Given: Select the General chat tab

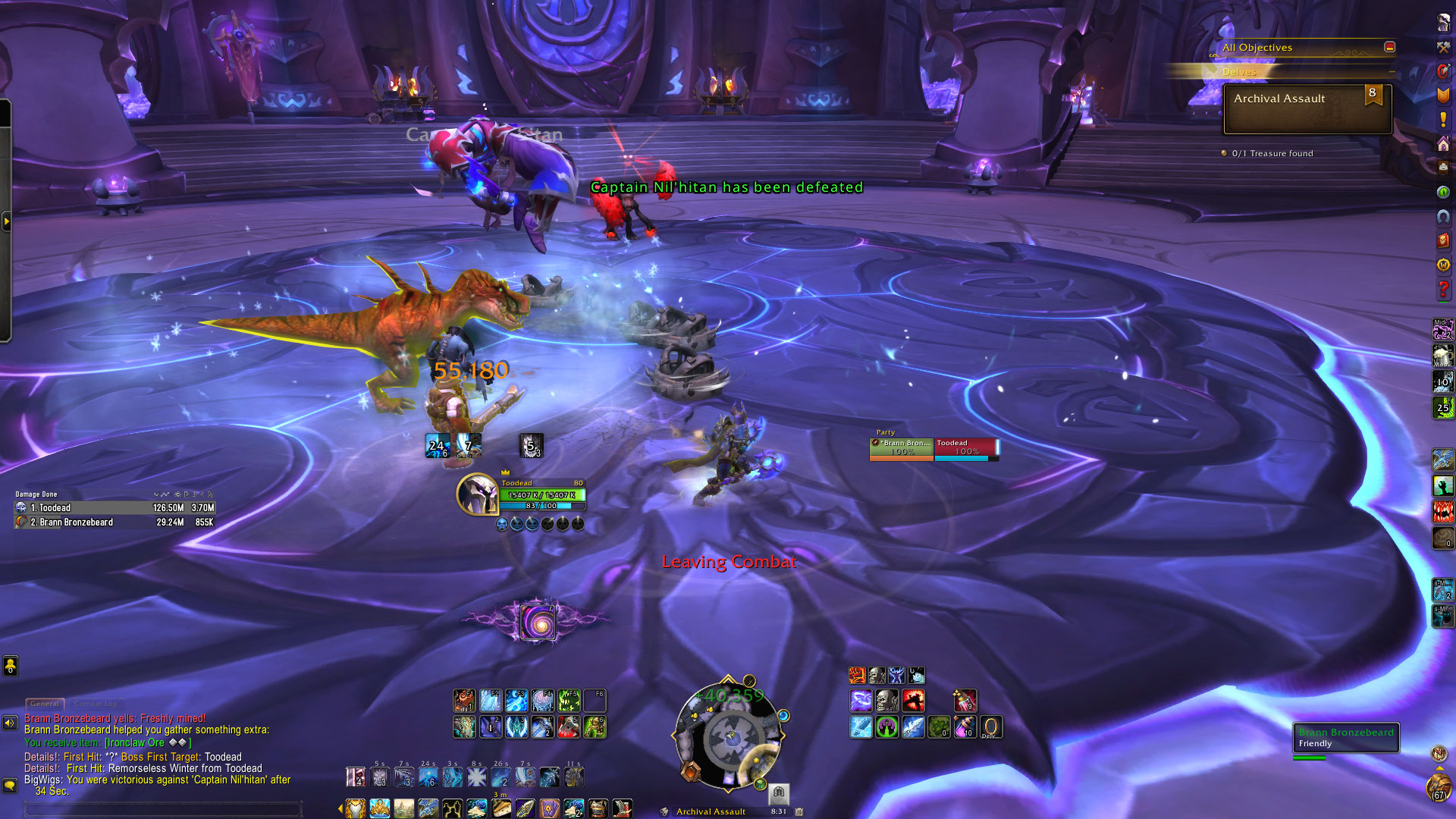Looking at the screenshot, I should pos(45,704).
